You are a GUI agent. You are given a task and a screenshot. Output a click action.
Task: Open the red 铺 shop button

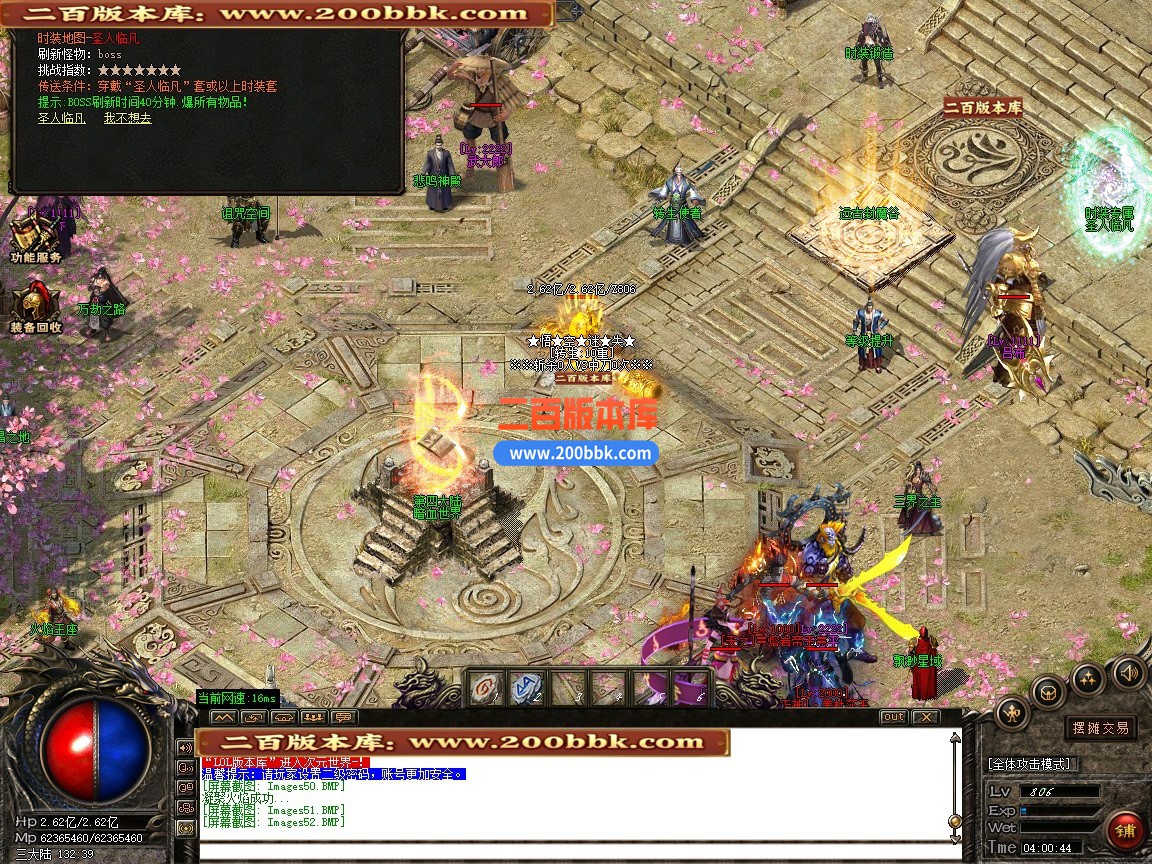(1125, 830)
